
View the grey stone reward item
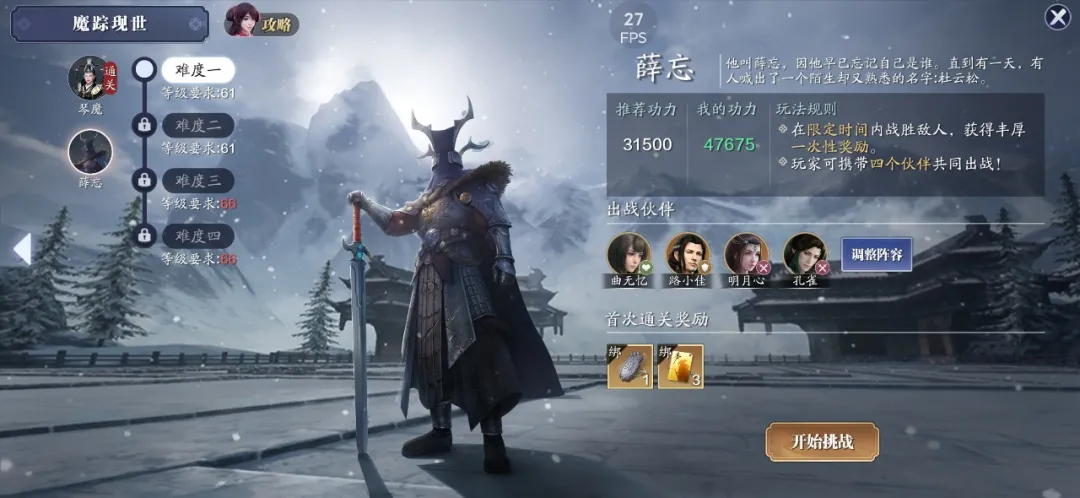pyautogui.click(x=629, y=366)
